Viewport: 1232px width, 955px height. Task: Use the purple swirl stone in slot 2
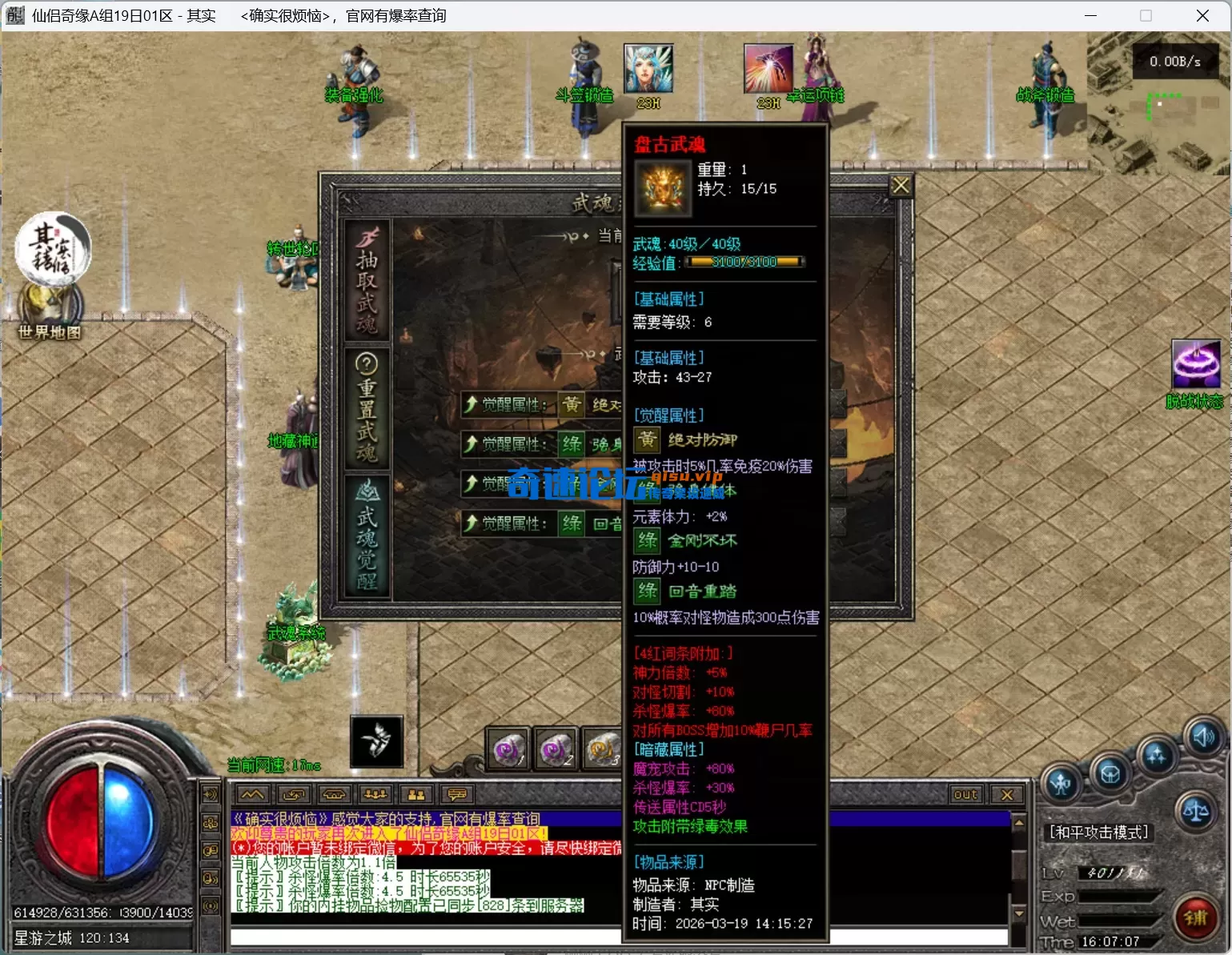(x=556, y=748)
